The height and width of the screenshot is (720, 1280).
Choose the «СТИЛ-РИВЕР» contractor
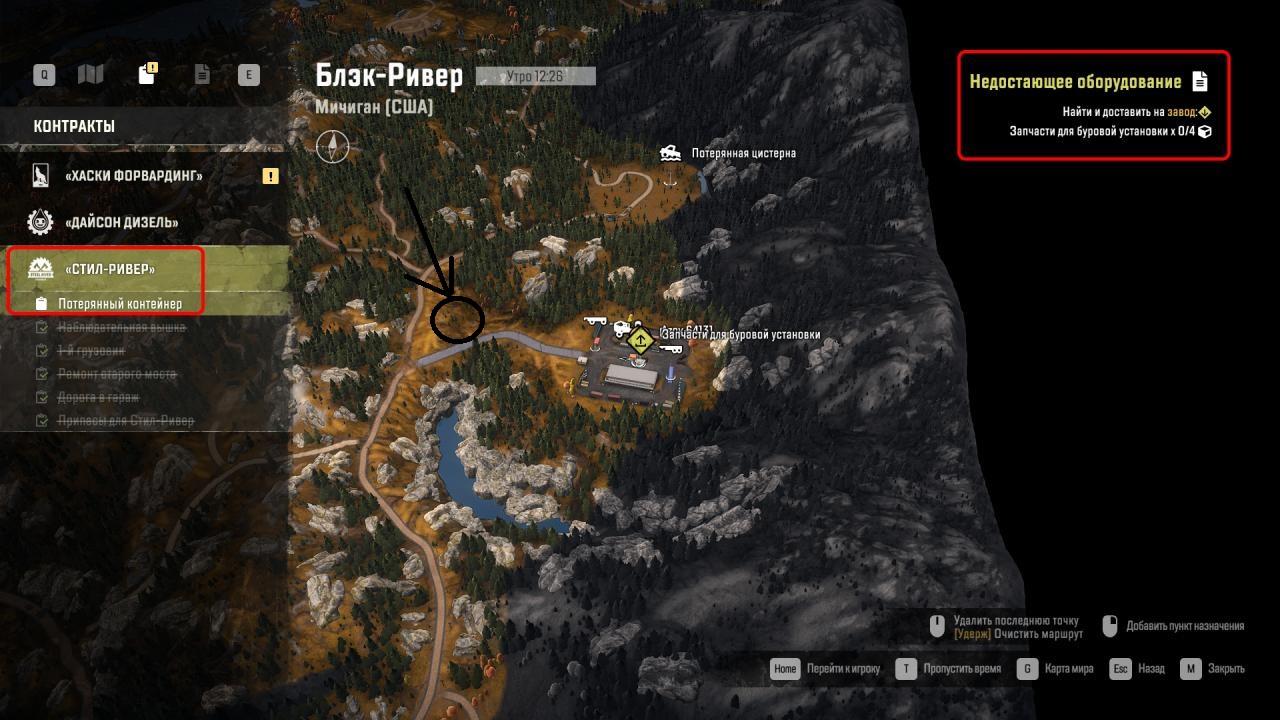pos(110,269)
